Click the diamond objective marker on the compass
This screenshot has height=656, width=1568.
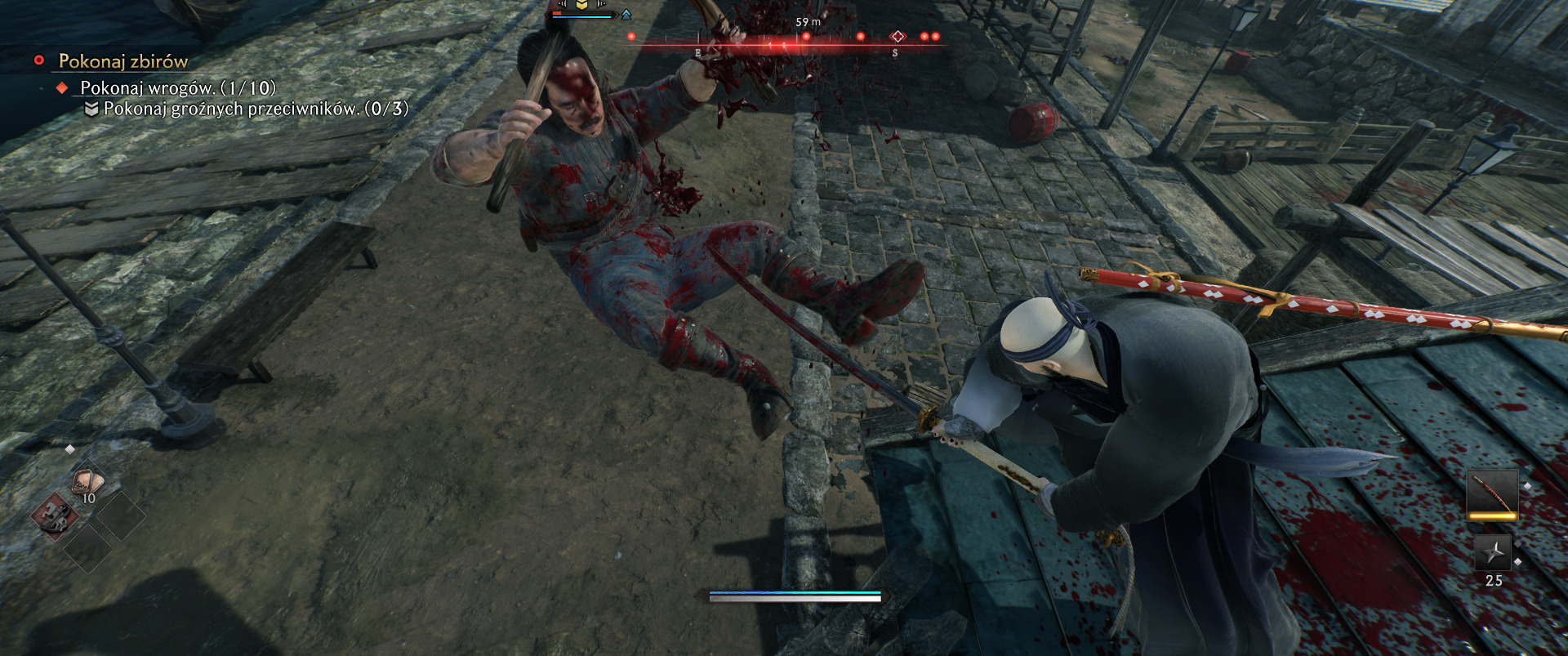click(x=898, y=37)
